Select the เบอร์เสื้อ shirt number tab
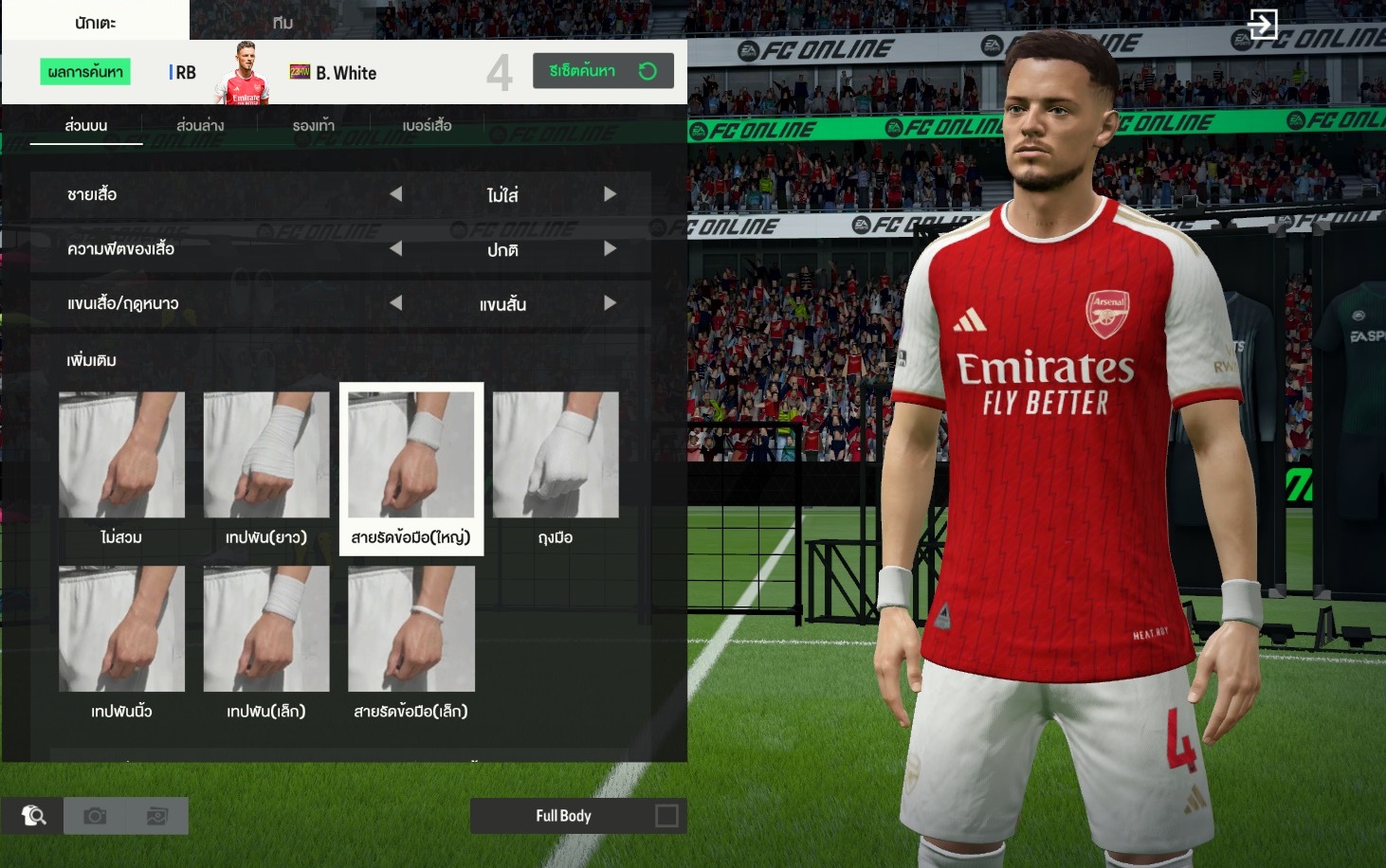Viewport: 1386px width, 868px height. pos(427,125)
